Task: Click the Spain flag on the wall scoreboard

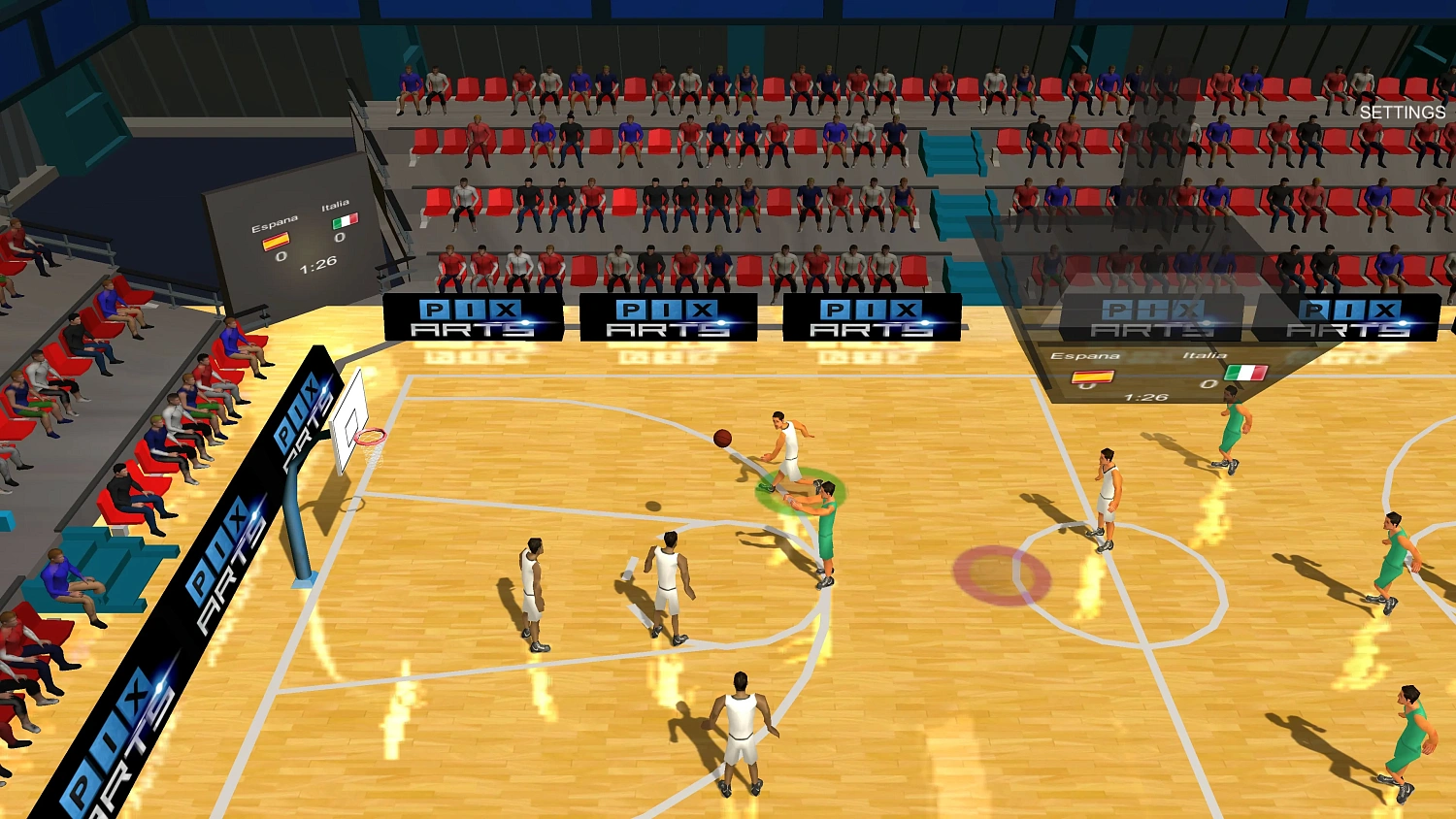Action: tap(277, 242)
